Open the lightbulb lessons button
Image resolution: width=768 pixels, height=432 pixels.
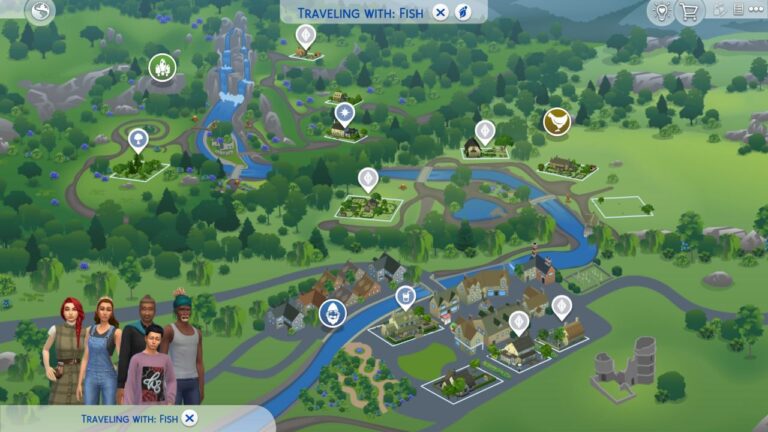tap(660, 12)
